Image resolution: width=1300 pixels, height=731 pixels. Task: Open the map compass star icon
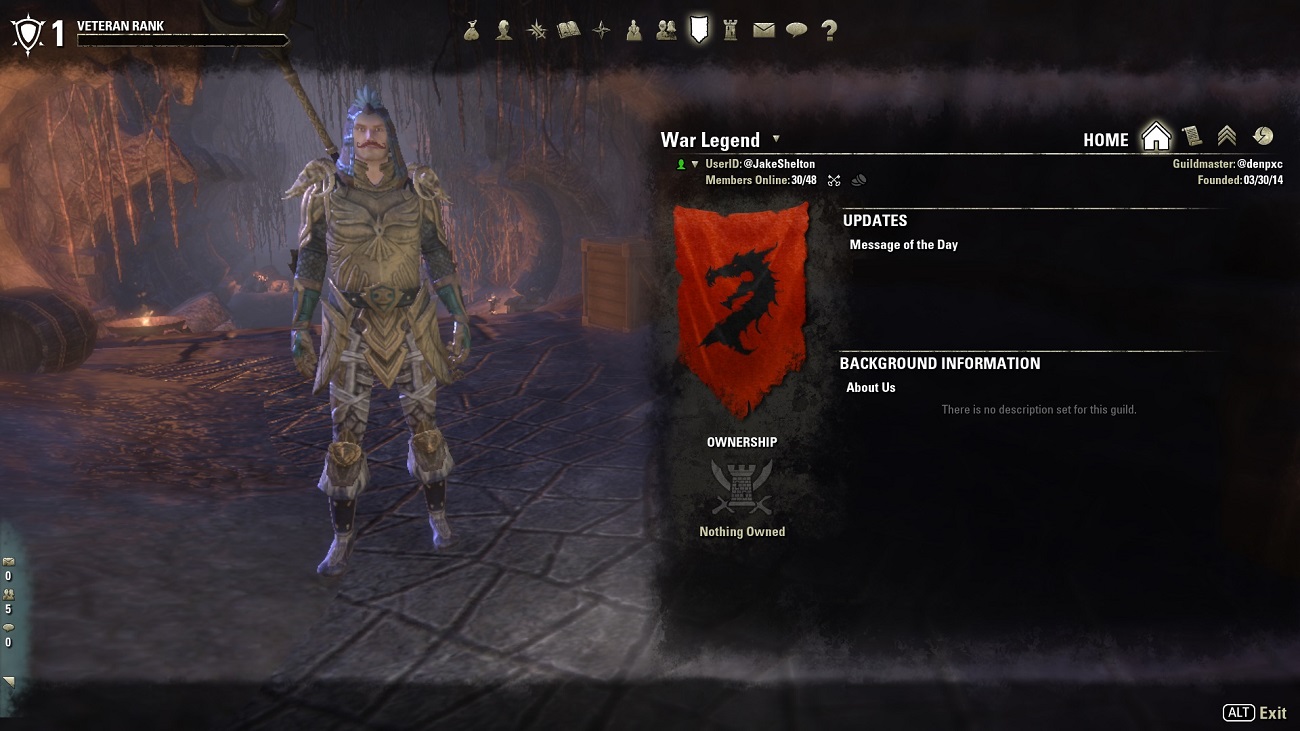tap(601, 31)
